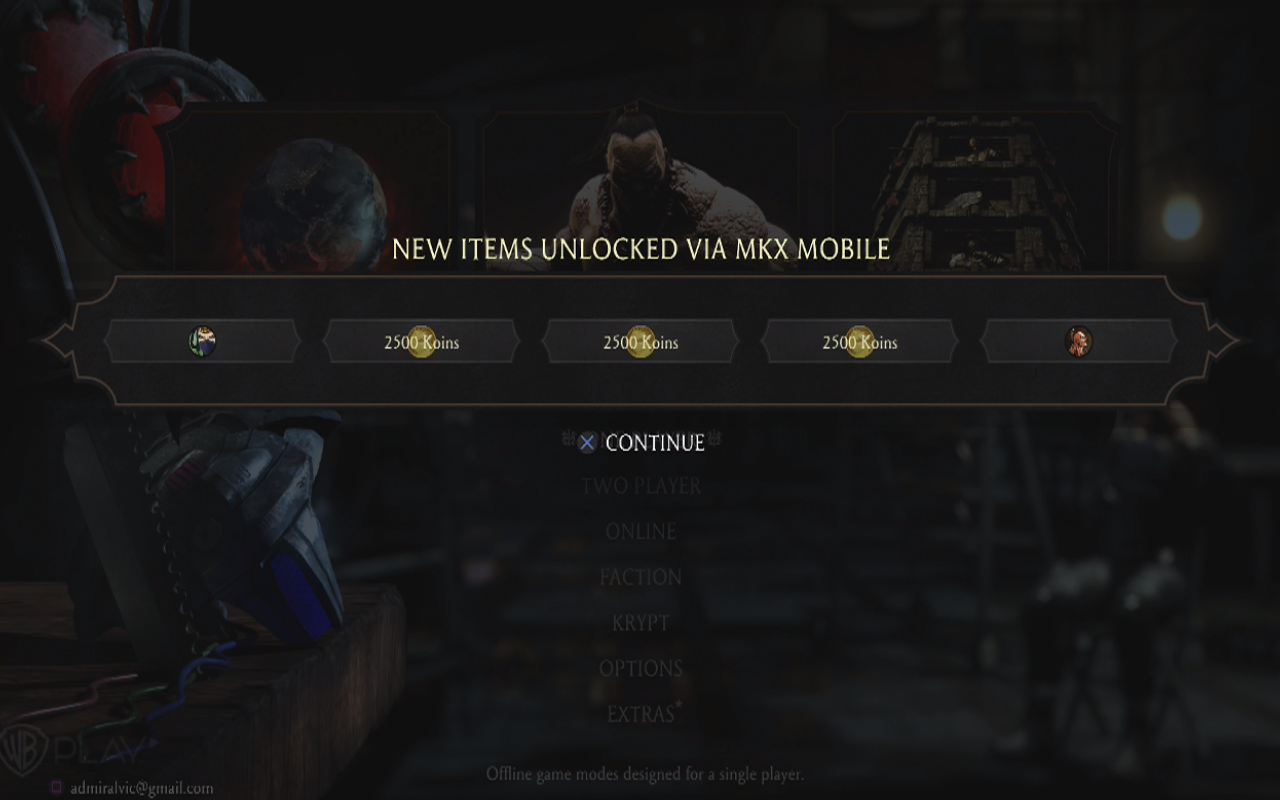Click the unlocked character portrait icon

coord(1078,341)
